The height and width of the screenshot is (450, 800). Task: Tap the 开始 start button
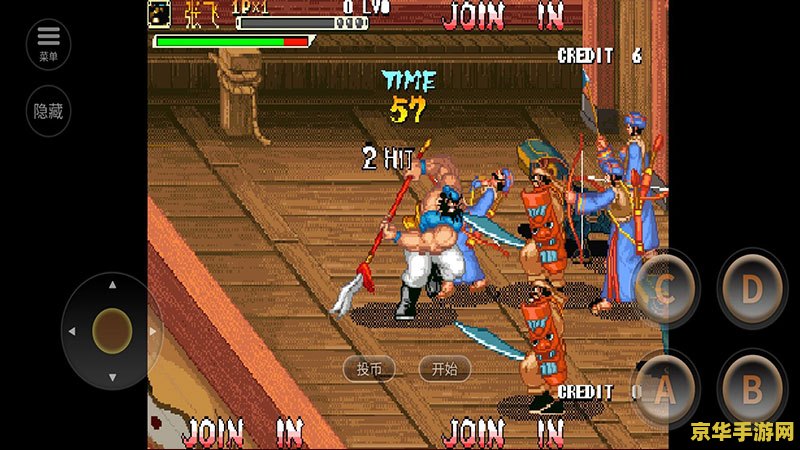coord(444,368)
